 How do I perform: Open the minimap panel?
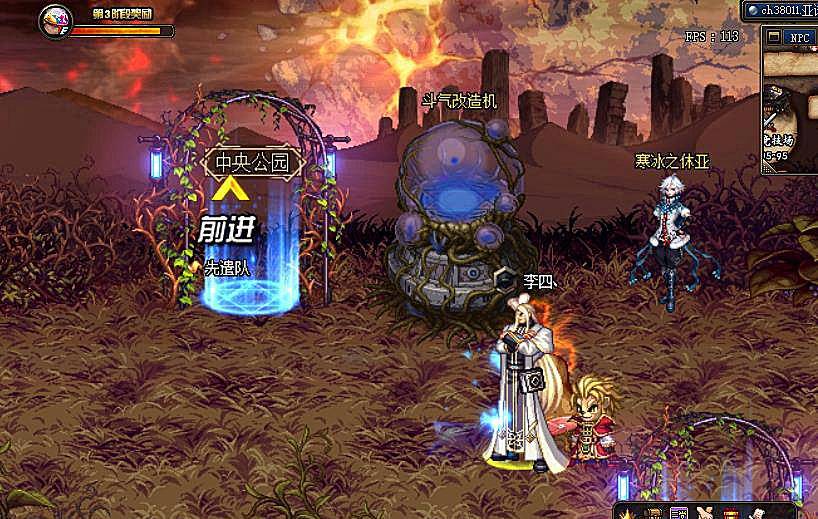pyautogui.click(x=790, y=110)
